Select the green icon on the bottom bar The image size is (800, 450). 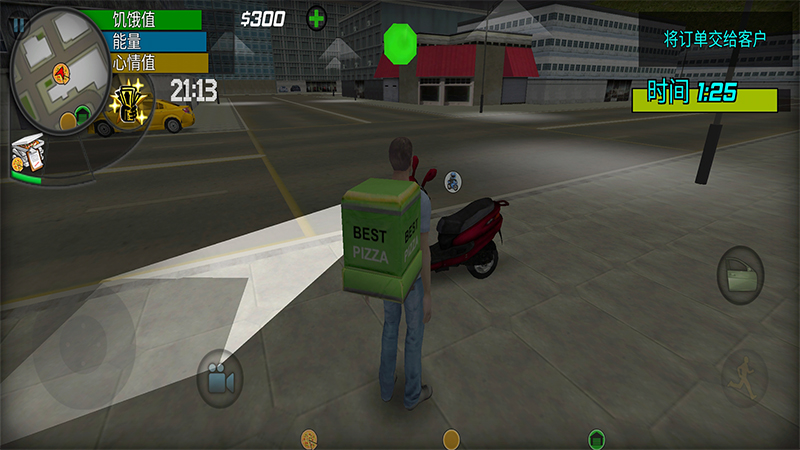point(595,438)
